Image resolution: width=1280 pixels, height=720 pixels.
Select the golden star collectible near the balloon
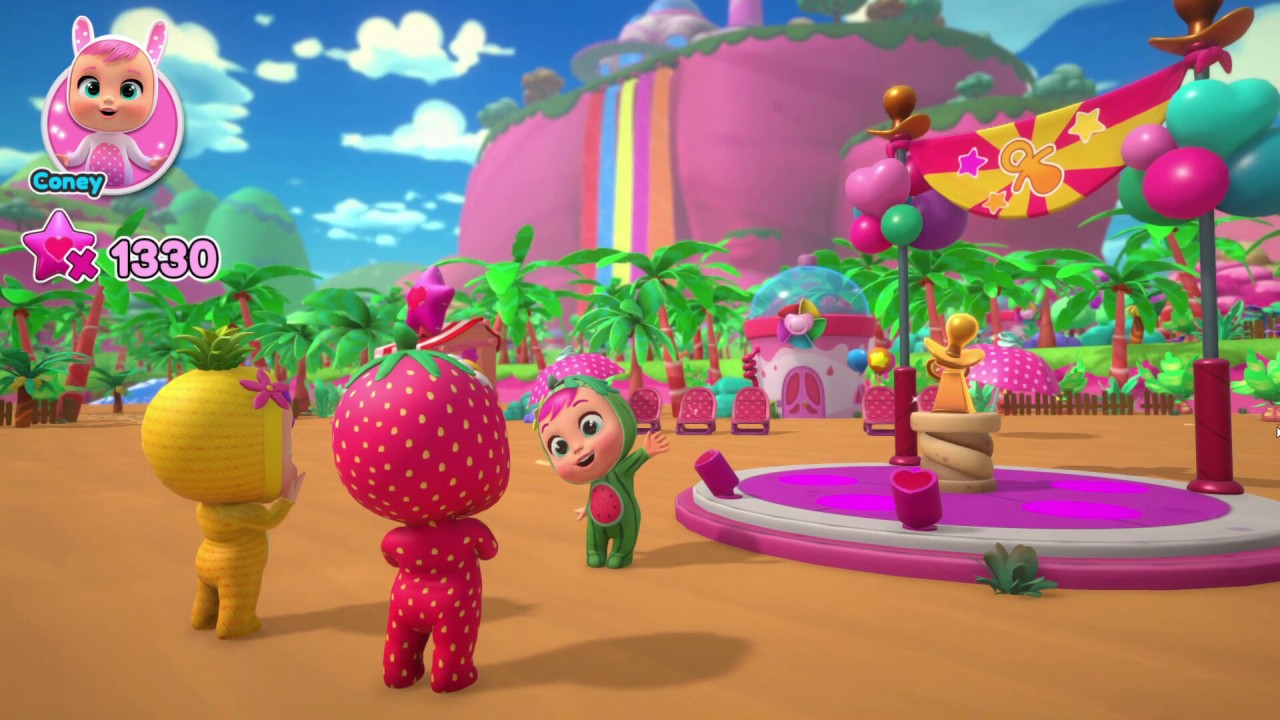coord(878,359)
